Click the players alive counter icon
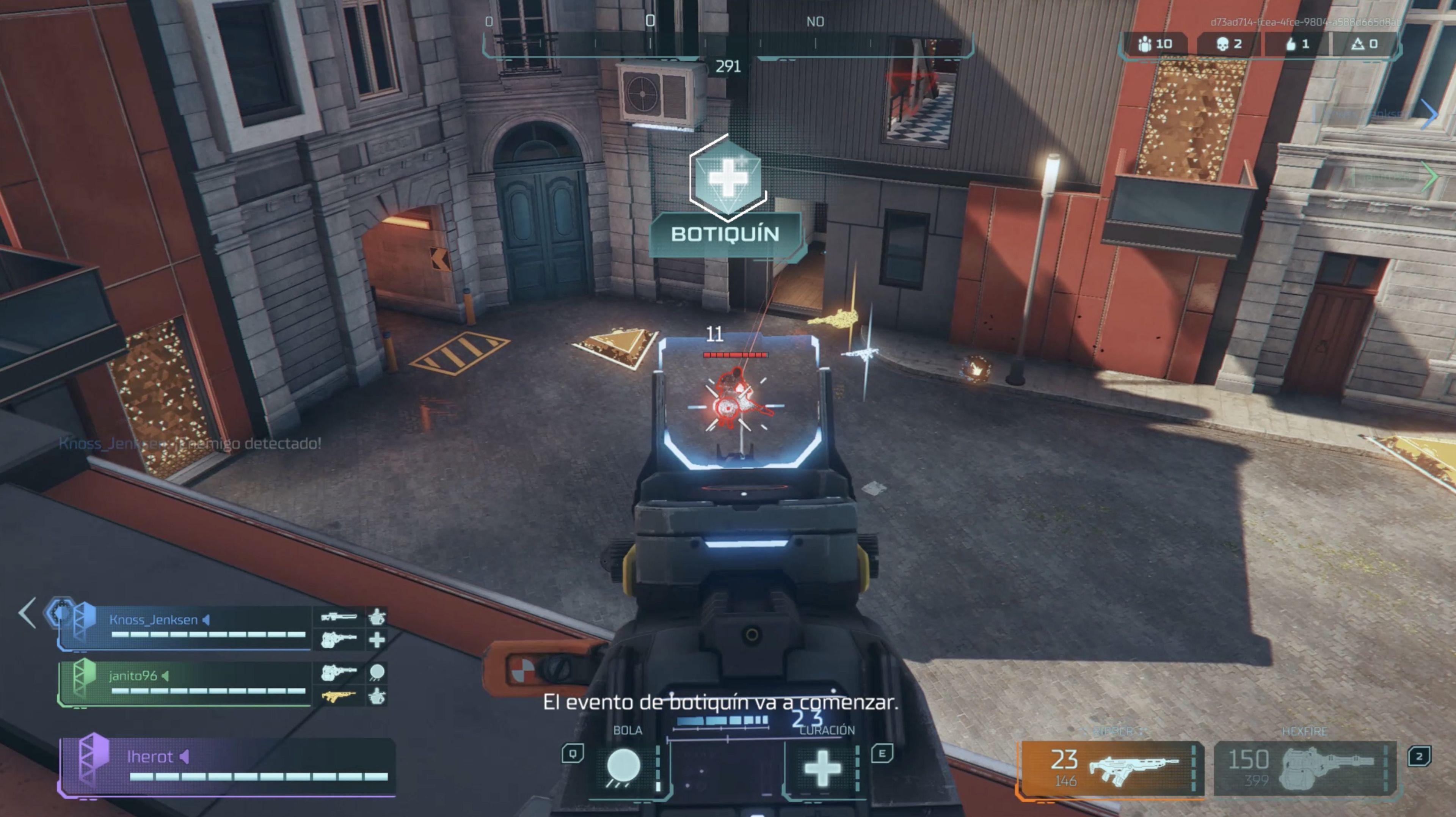 coord(1145,44)
